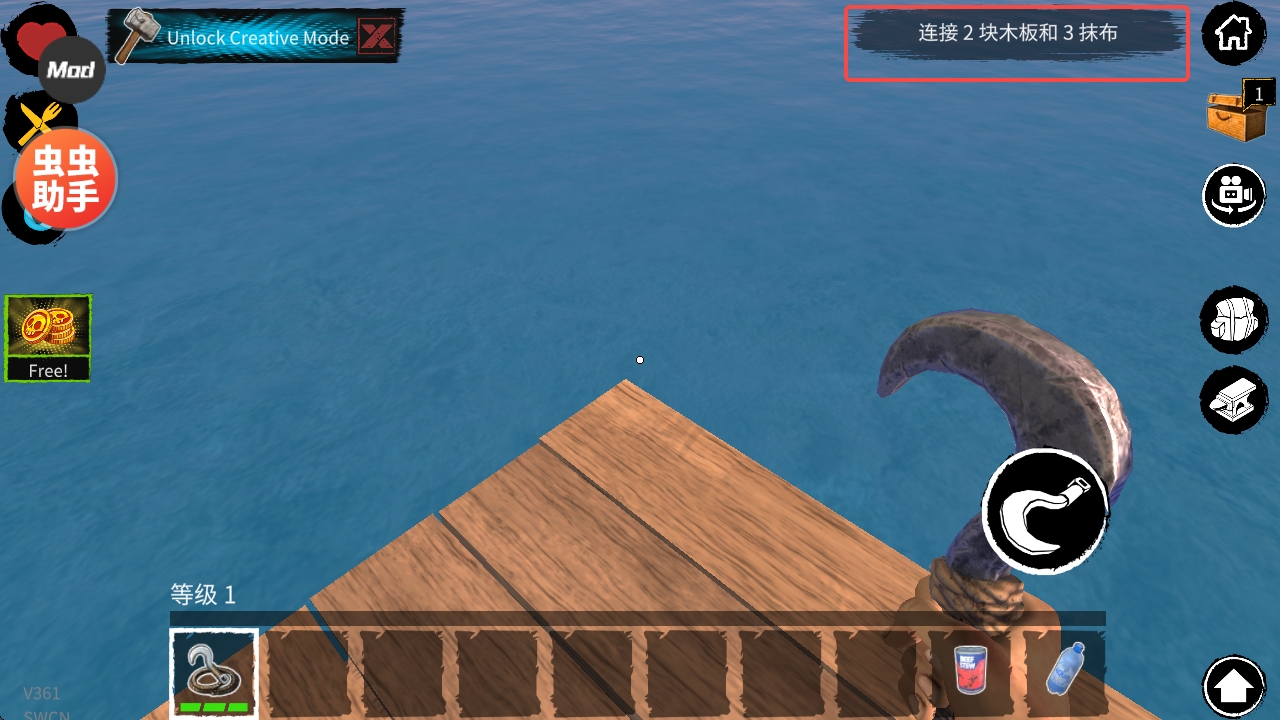Image resolution: width=1280 pixels, height=720 pixels.
Task: Open the treasure chest rewards
Action: coord(1238,113)
